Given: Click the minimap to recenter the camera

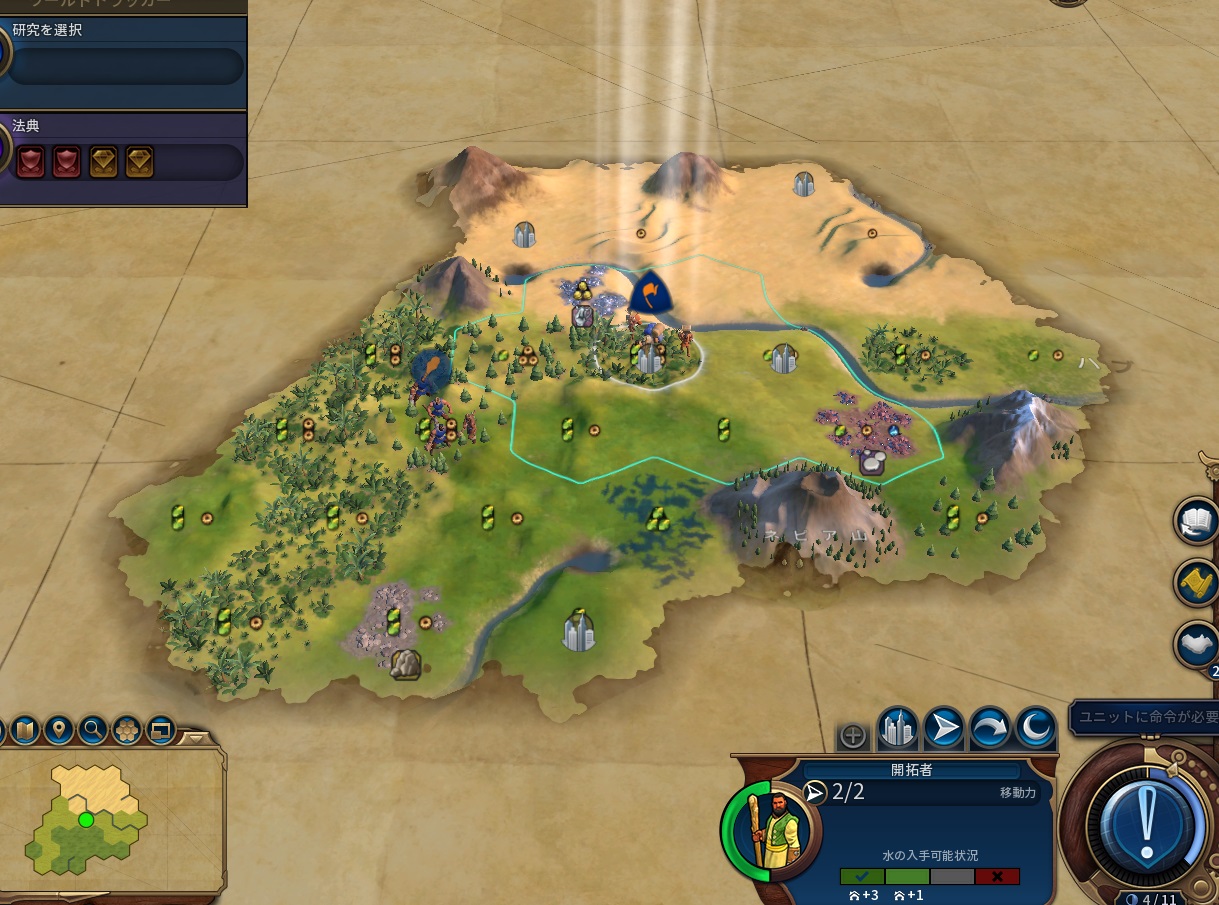Looking at the screenshot, I should tap(100, 820).
